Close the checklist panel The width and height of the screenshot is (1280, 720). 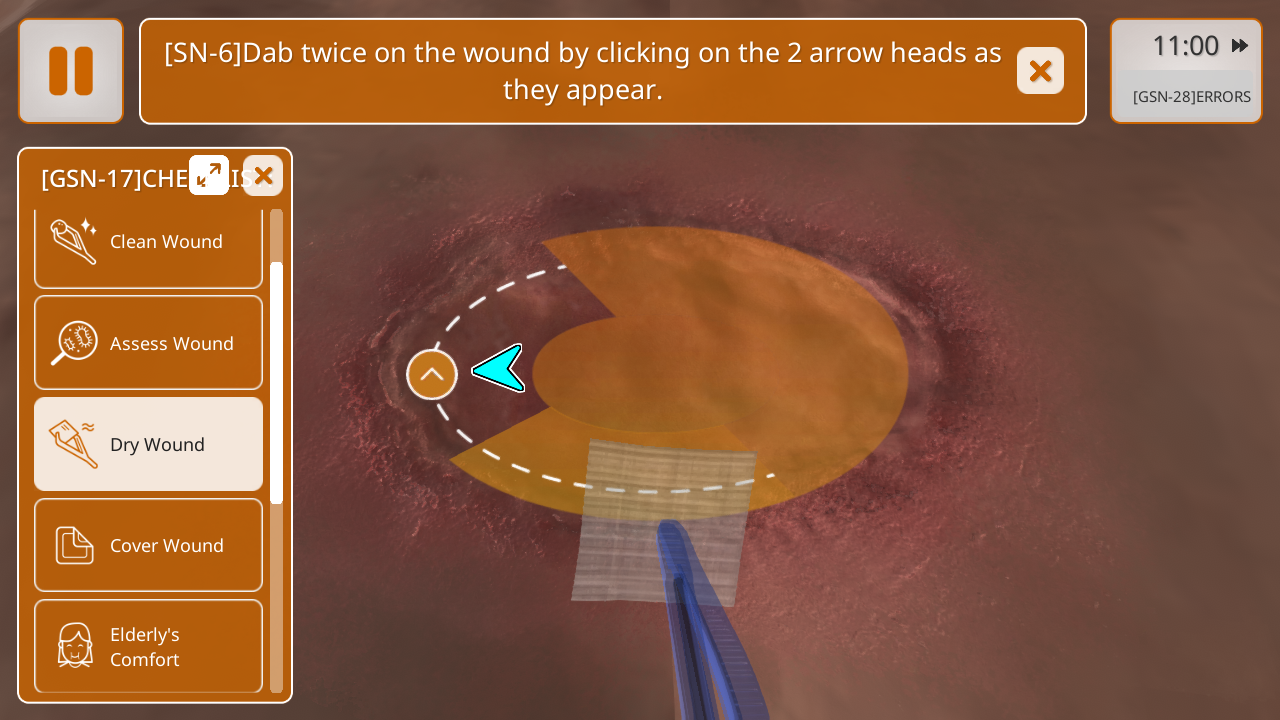coord(263,176)
